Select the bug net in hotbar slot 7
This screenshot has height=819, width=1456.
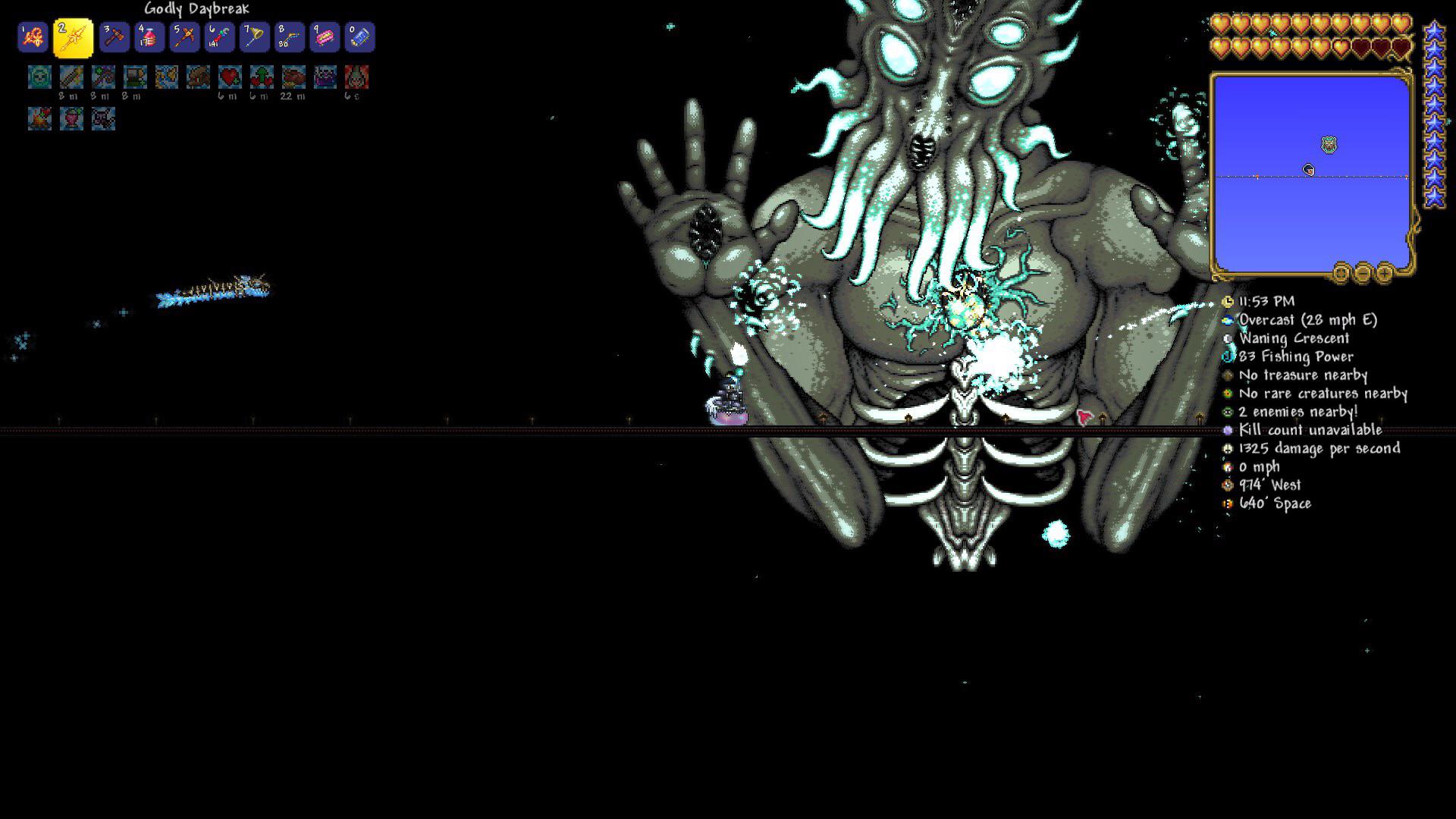click(x=254, y=36)
